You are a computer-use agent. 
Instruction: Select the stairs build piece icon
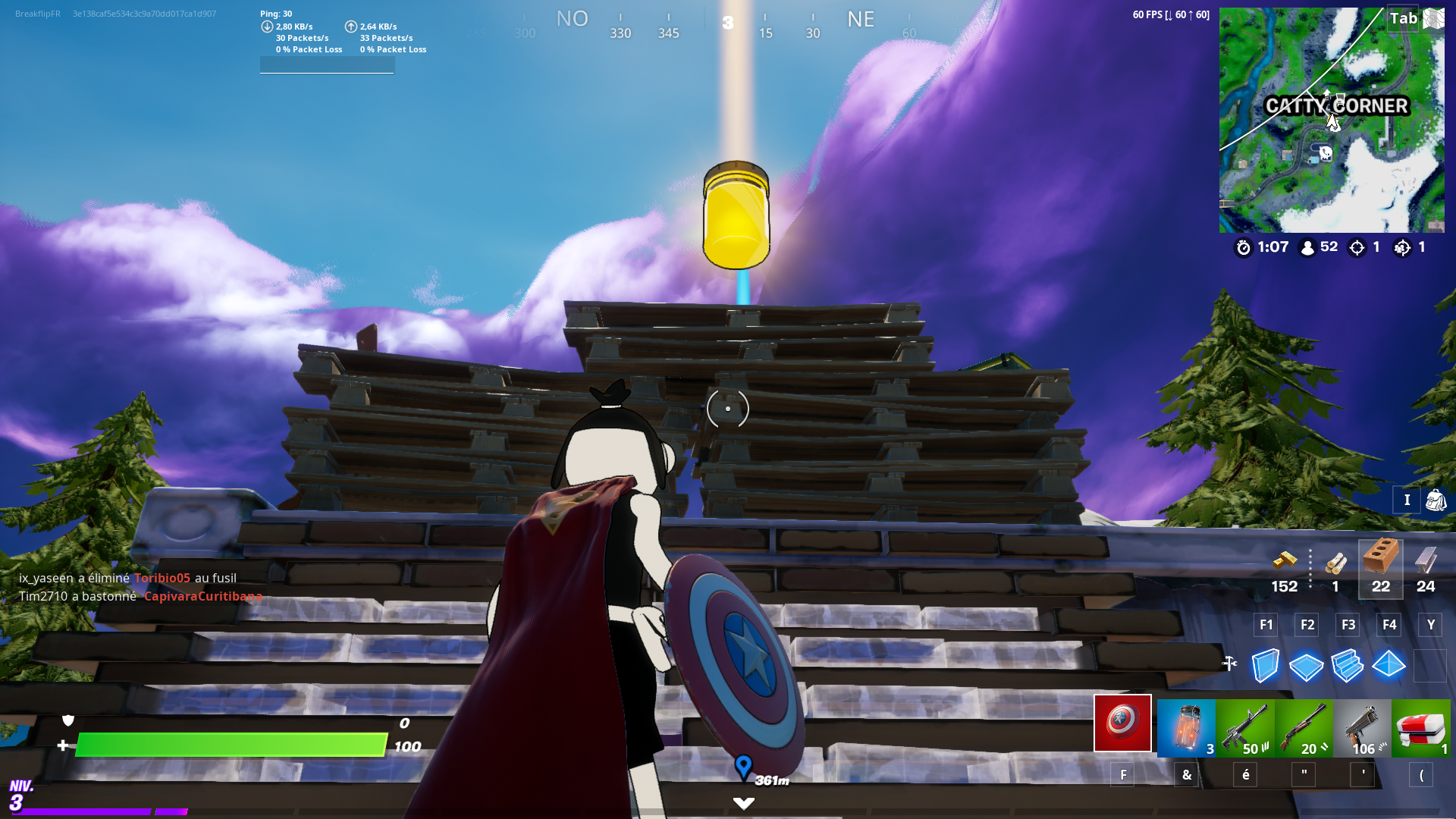1348,666
